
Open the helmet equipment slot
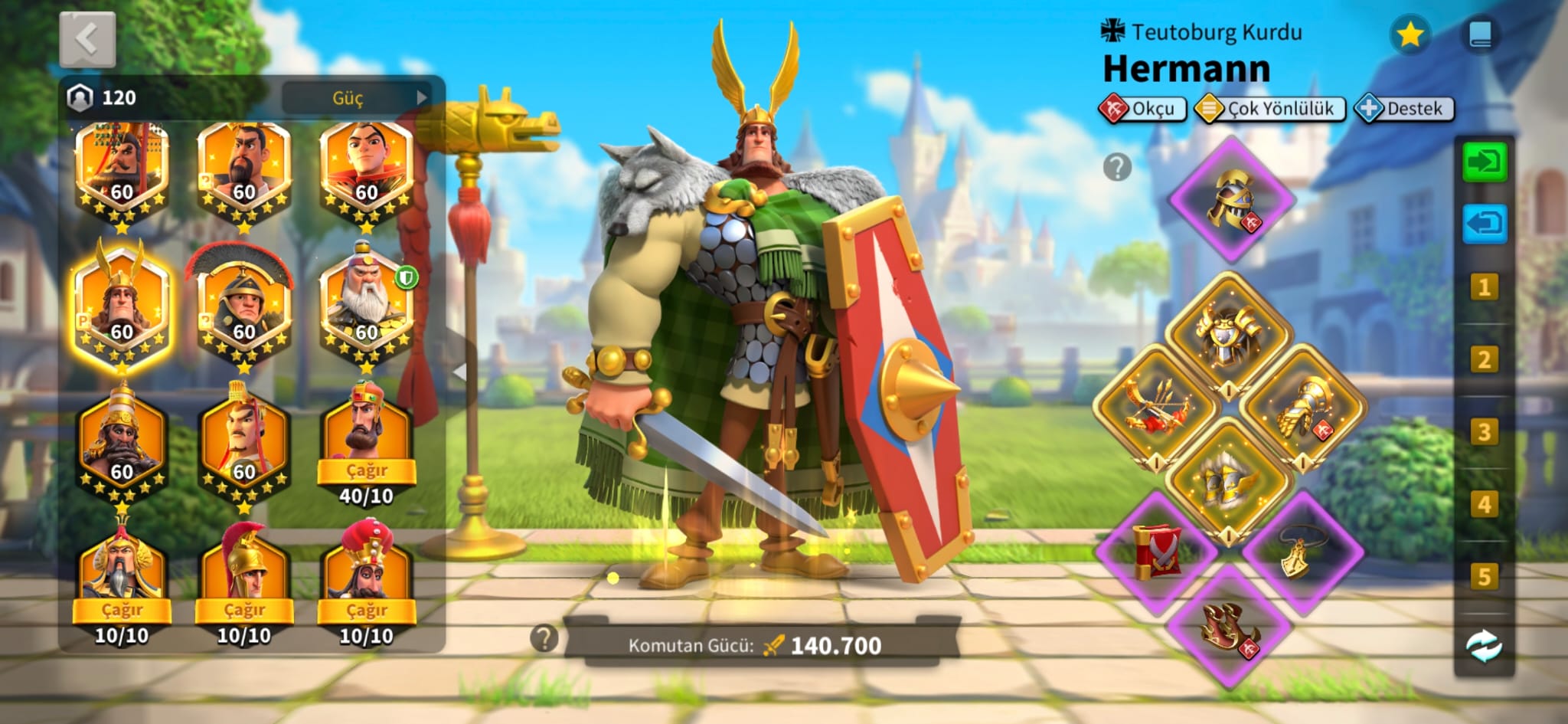click(x=1232, y=200)
